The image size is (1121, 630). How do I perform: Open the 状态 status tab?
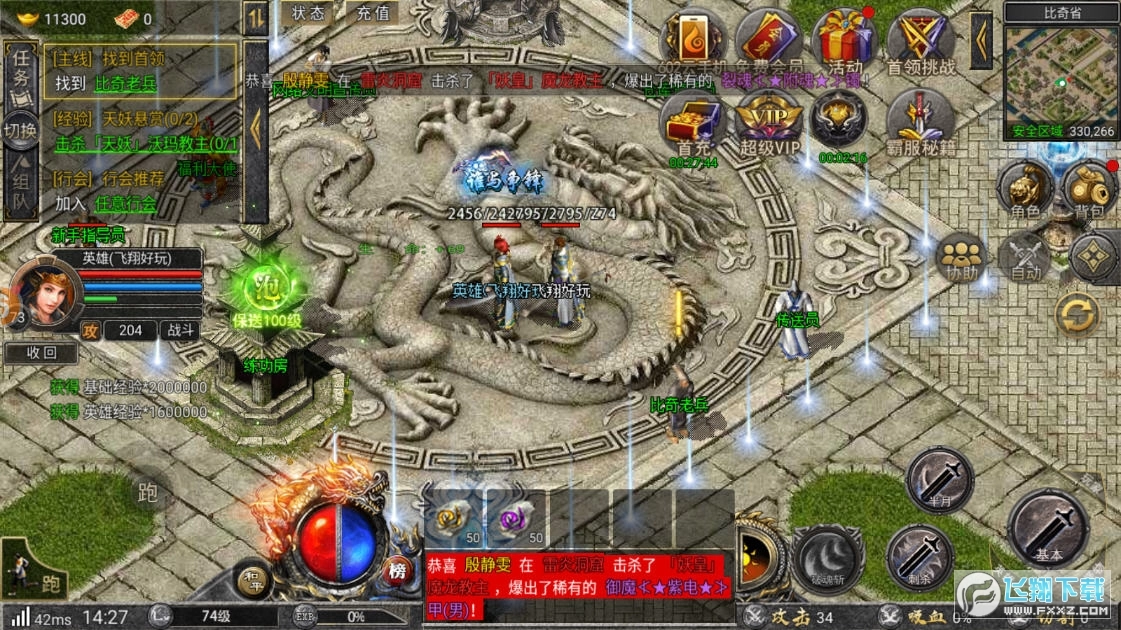click(308, 14)
